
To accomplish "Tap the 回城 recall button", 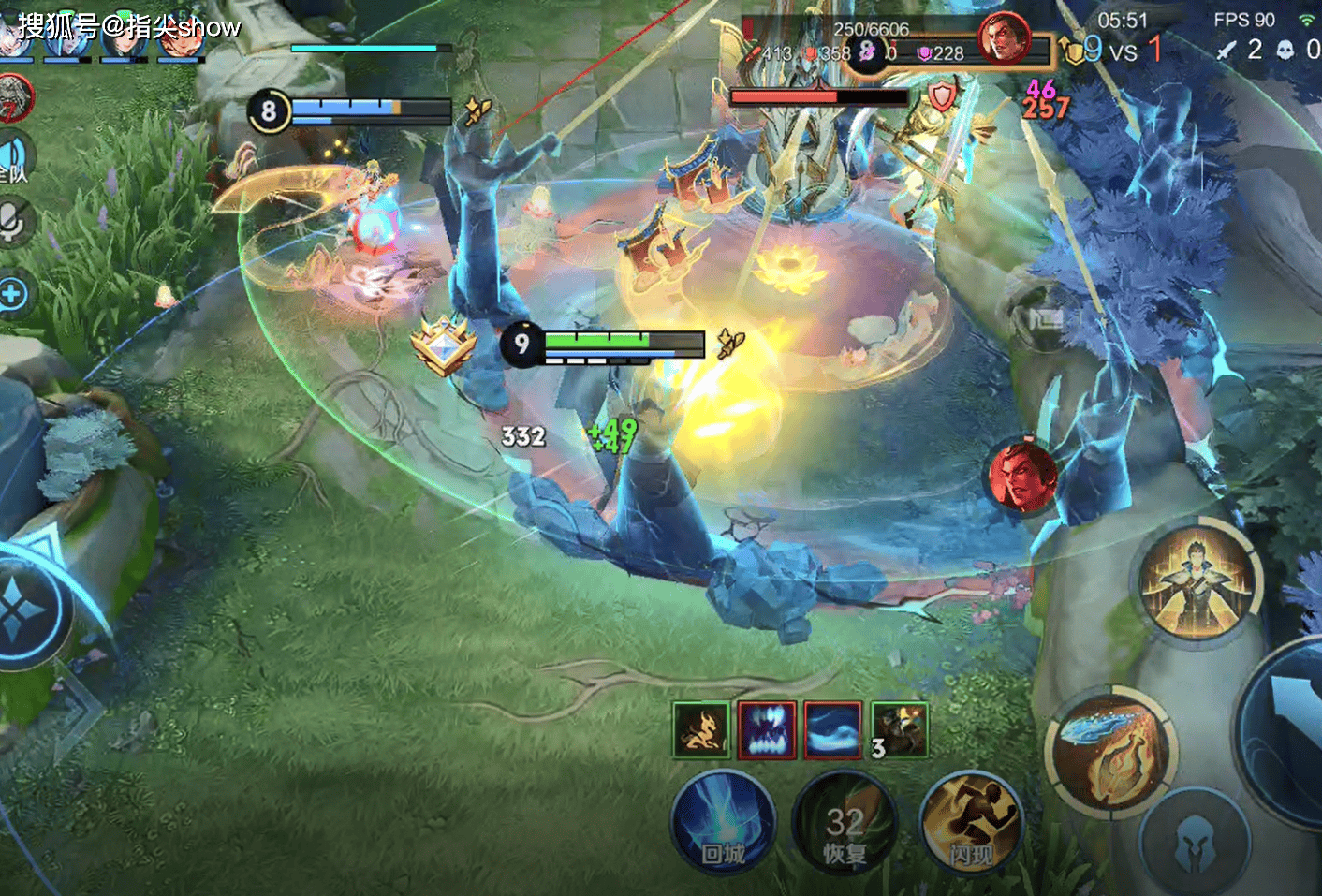I will [723, 822].
